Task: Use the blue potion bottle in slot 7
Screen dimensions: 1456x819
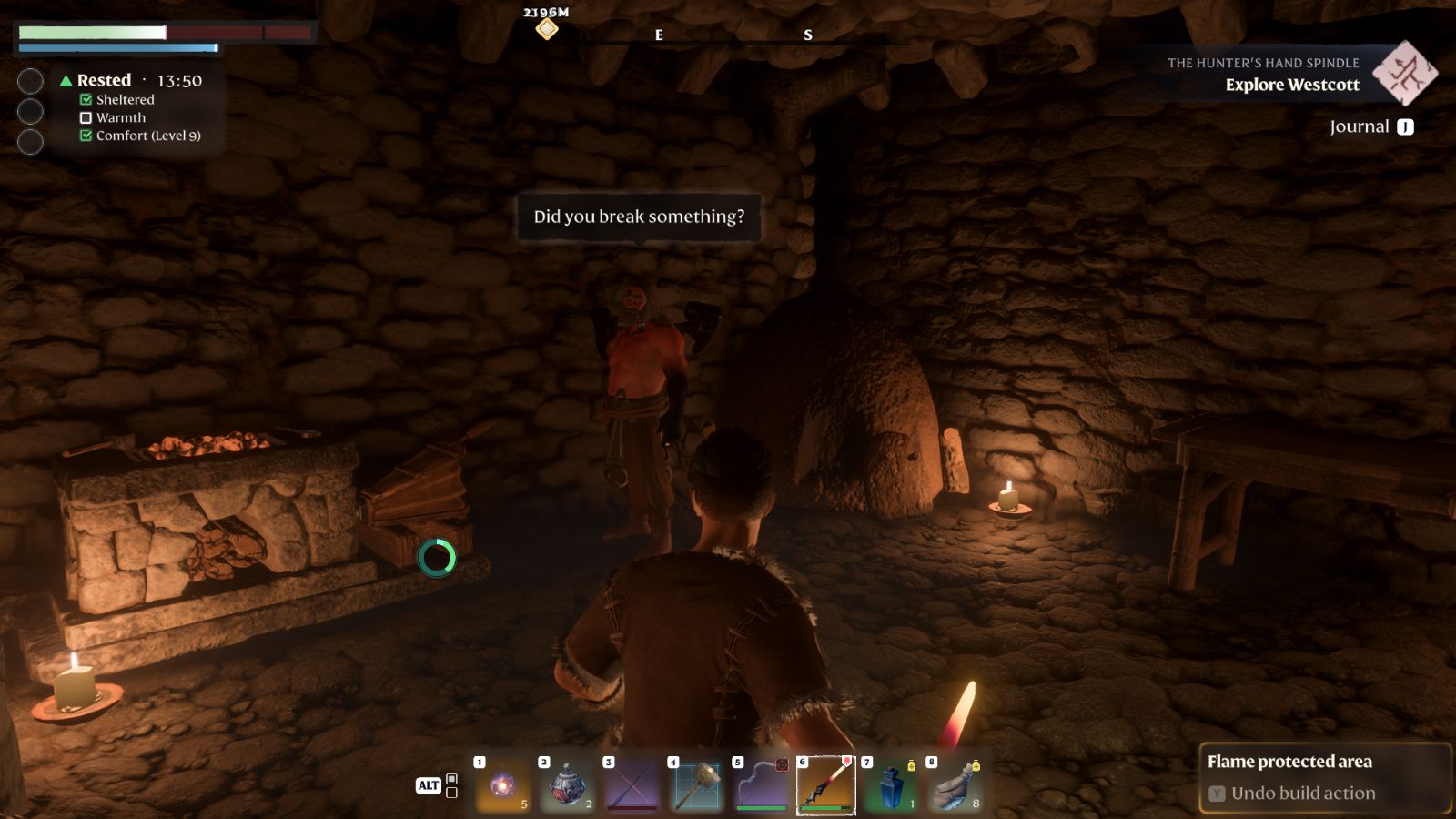Action: click(890, 785)
